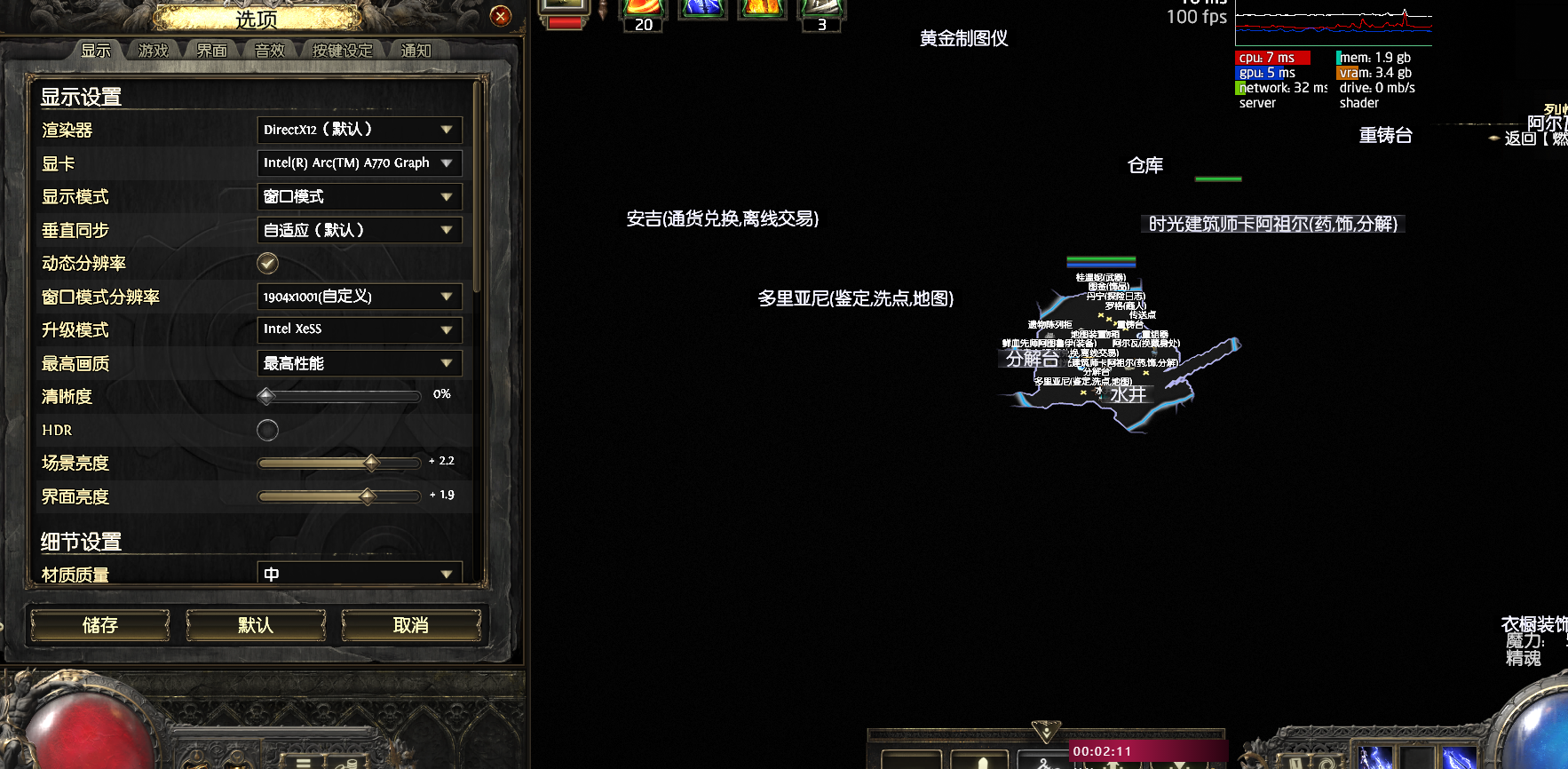
Task: Save settings with the 储存 button
Action: click(100, 625)
